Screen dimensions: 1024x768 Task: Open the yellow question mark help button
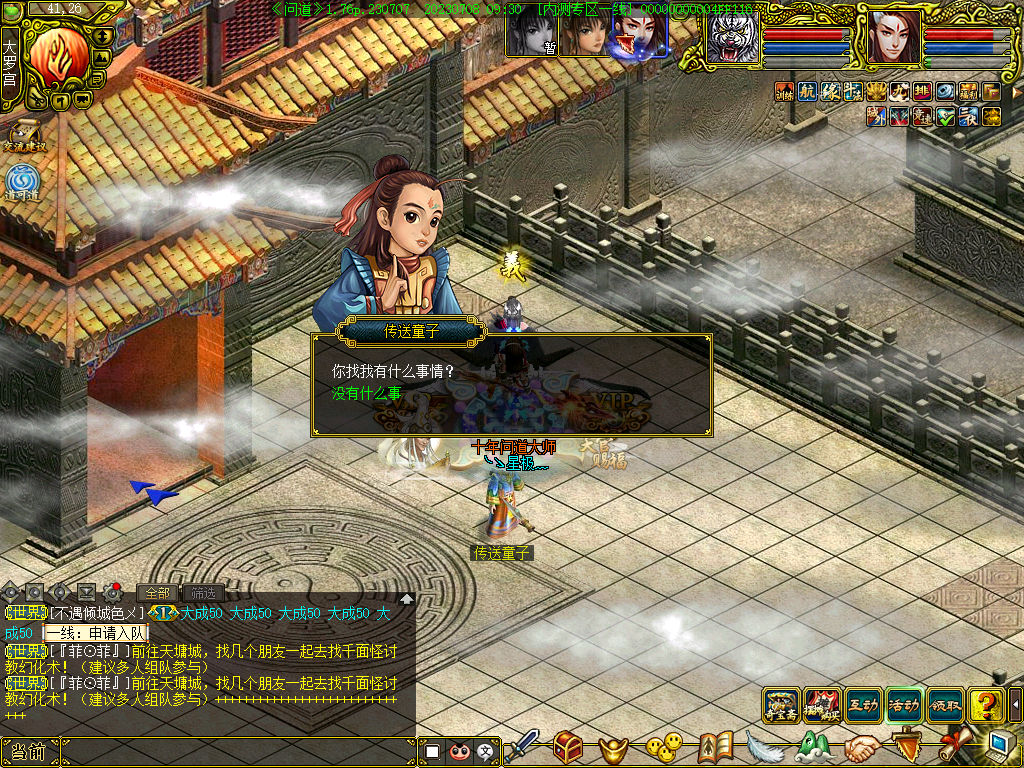click(985, 705)
